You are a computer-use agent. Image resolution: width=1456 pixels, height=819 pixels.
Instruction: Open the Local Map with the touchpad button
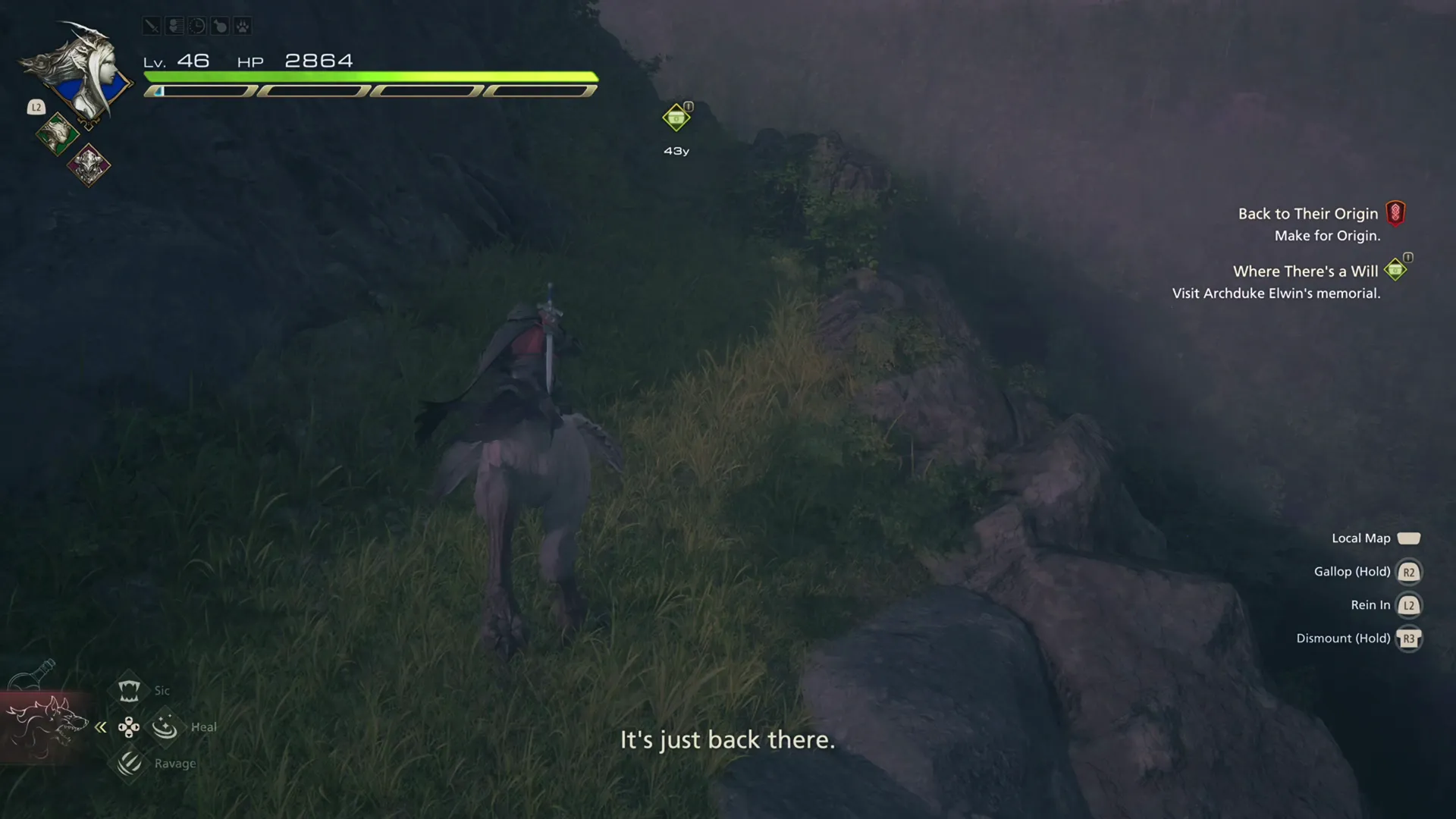[1410, 538]
